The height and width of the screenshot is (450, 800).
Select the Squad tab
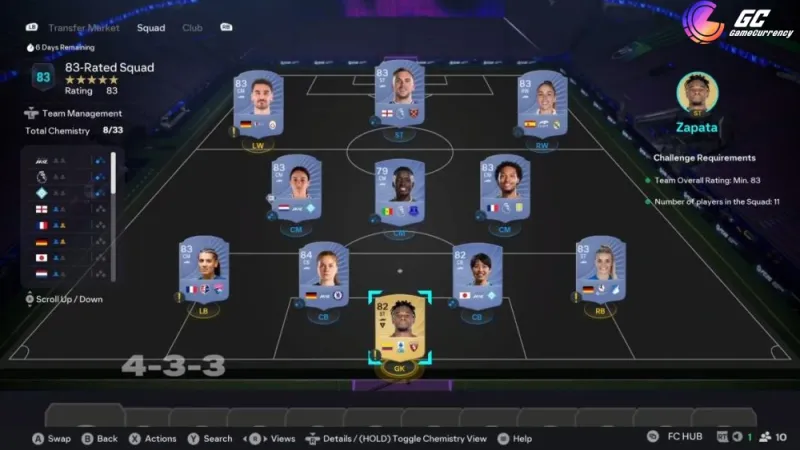click(x=152, y=27)
